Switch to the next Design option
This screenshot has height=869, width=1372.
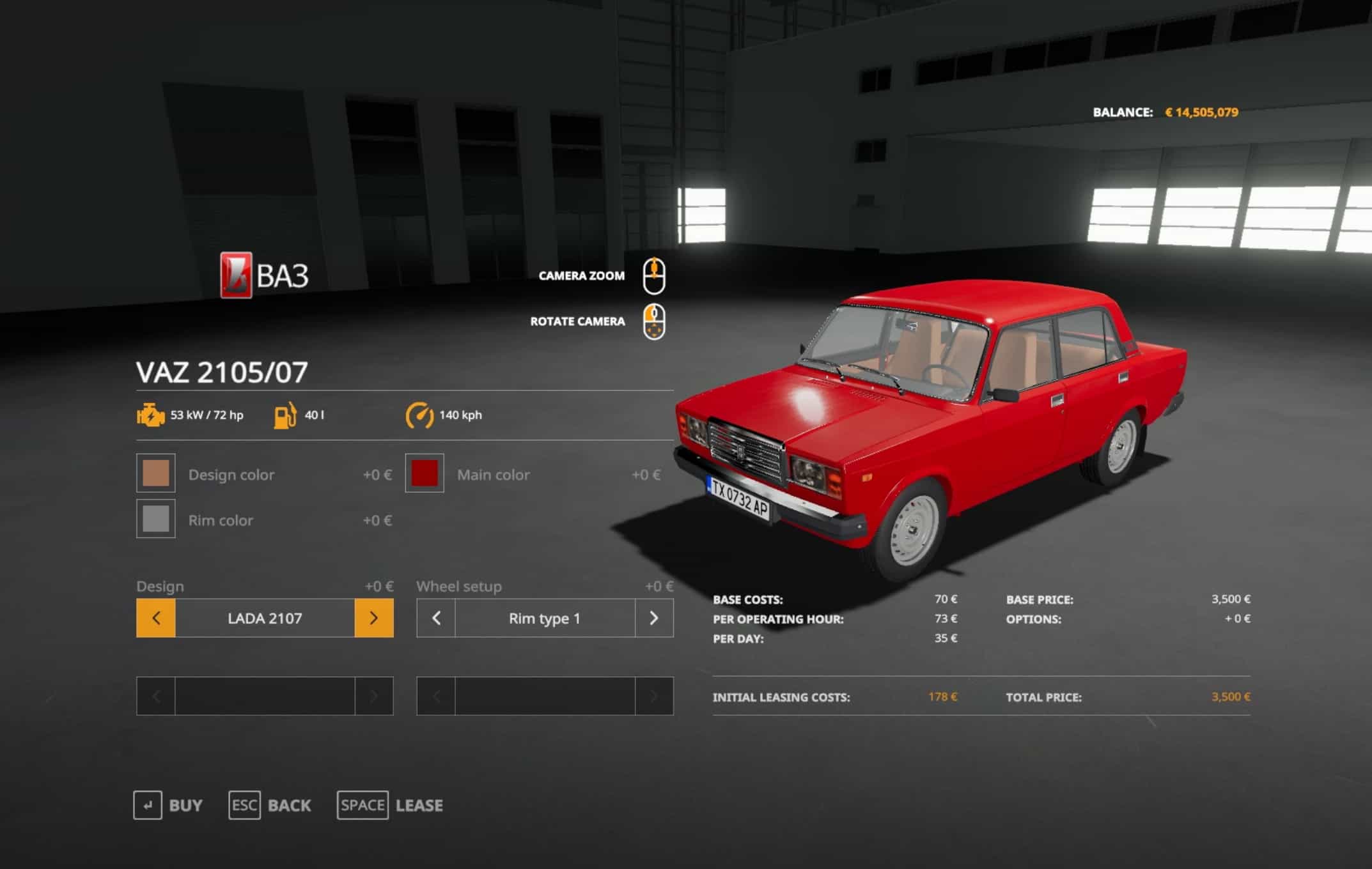click(x=374, y=618)
